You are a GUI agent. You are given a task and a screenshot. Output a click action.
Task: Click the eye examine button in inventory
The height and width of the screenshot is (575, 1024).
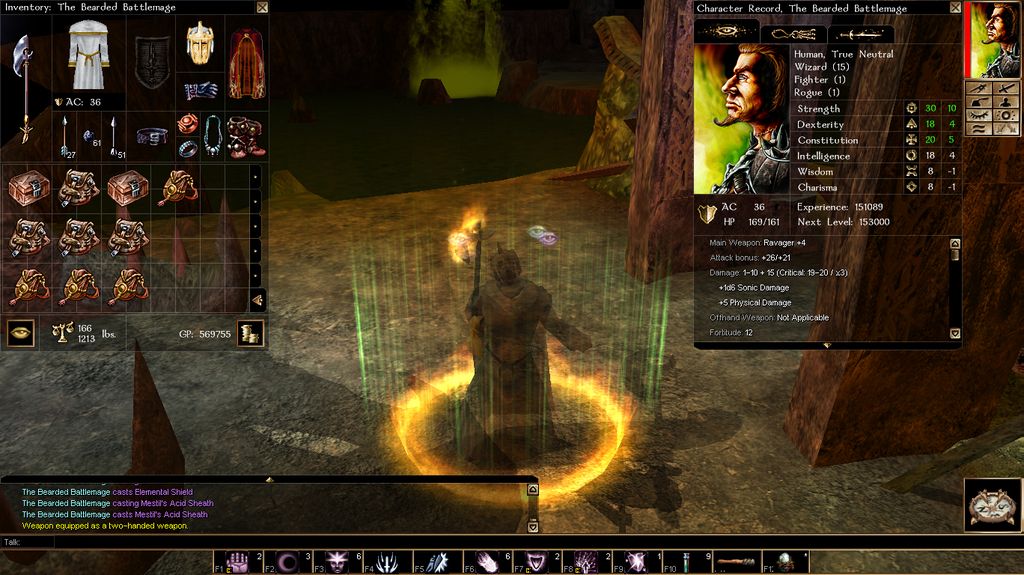(21, 333)
